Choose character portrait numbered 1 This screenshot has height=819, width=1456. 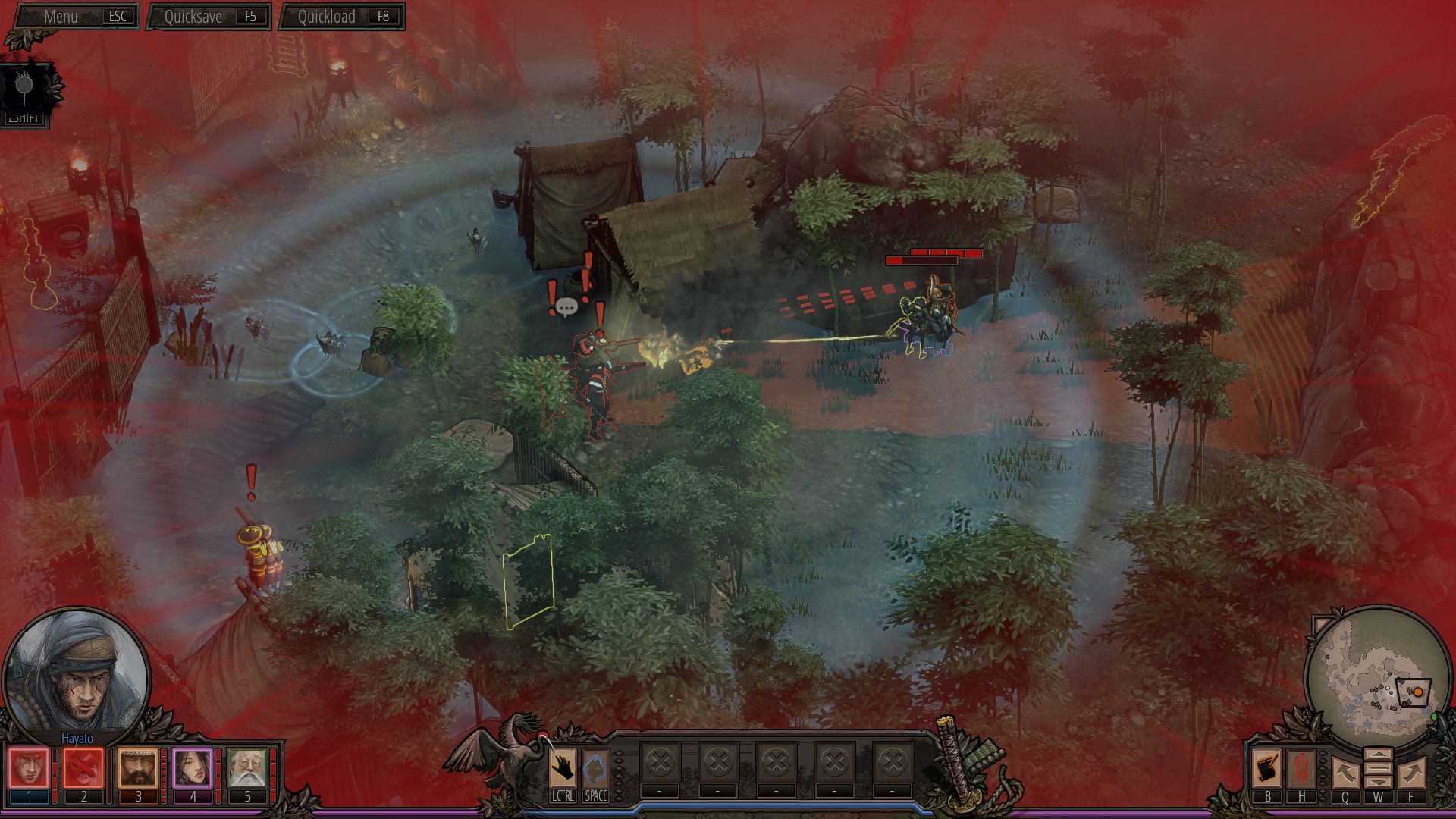click(29, 769)
